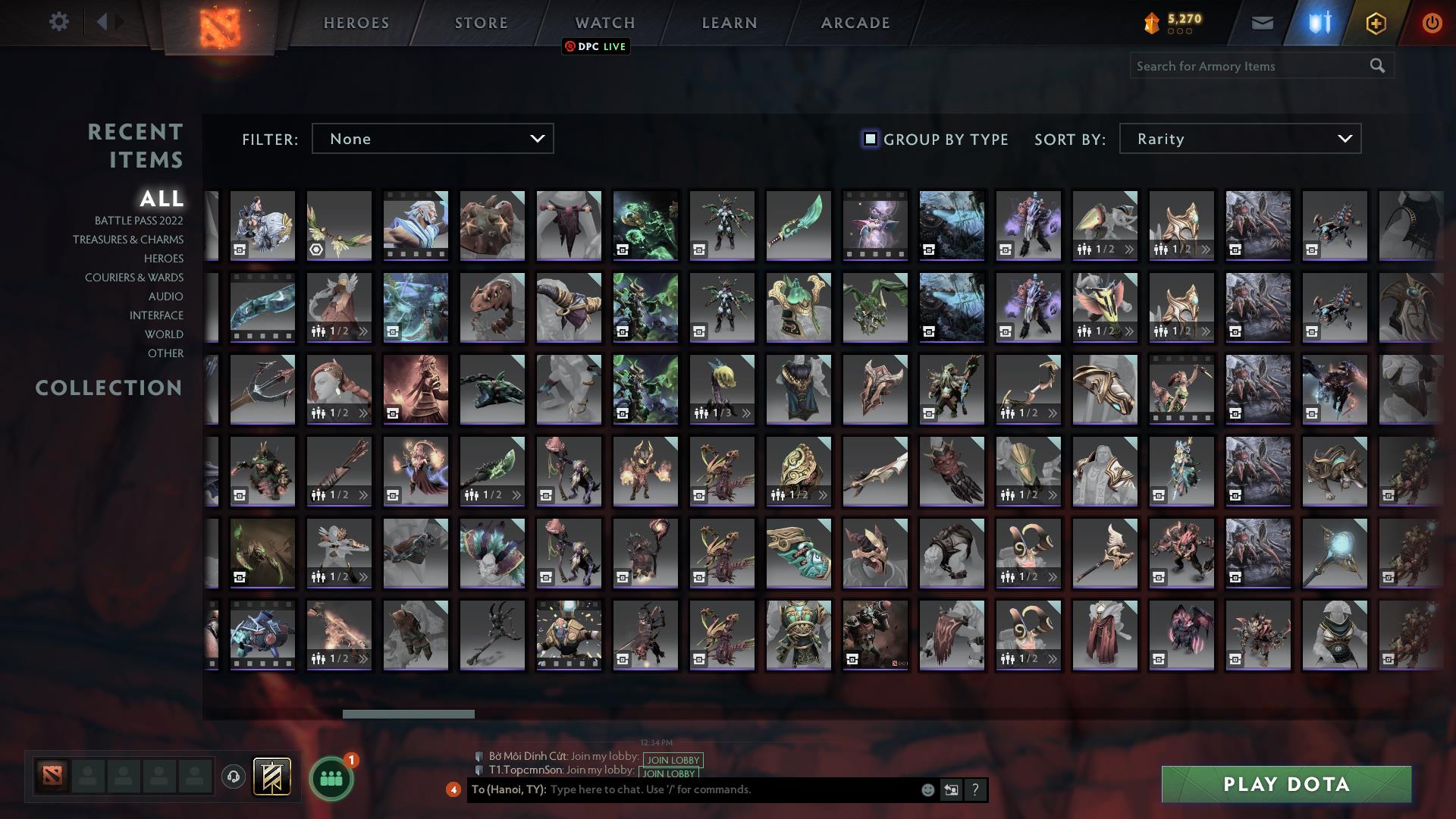Open the SORT BY Rarity dropdown
The height and width of the screenshot is (819, 1456).
pyautogui.click(x=1239, y=139)
